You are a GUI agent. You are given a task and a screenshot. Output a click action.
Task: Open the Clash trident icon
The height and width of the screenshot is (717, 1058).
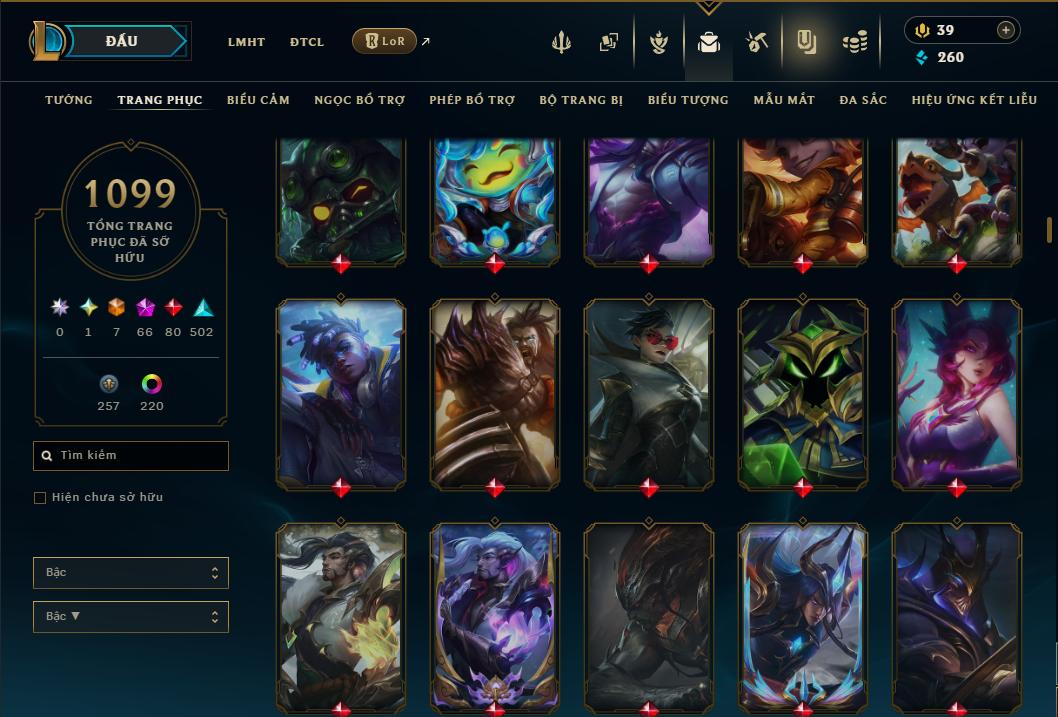(561, 42)
